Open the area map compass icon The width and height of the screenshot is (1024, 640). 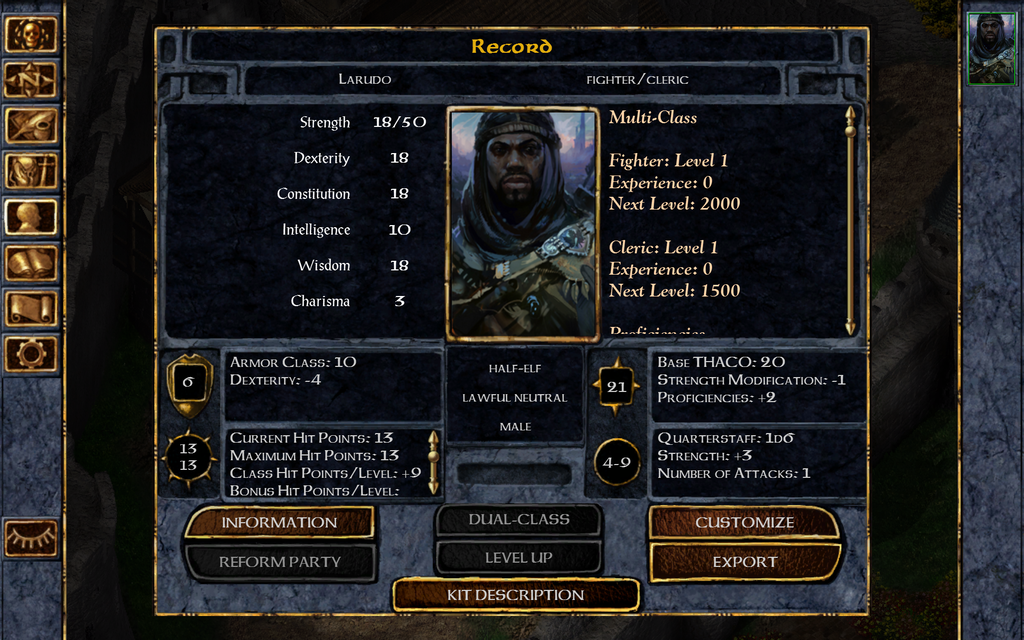click(31, 80)
